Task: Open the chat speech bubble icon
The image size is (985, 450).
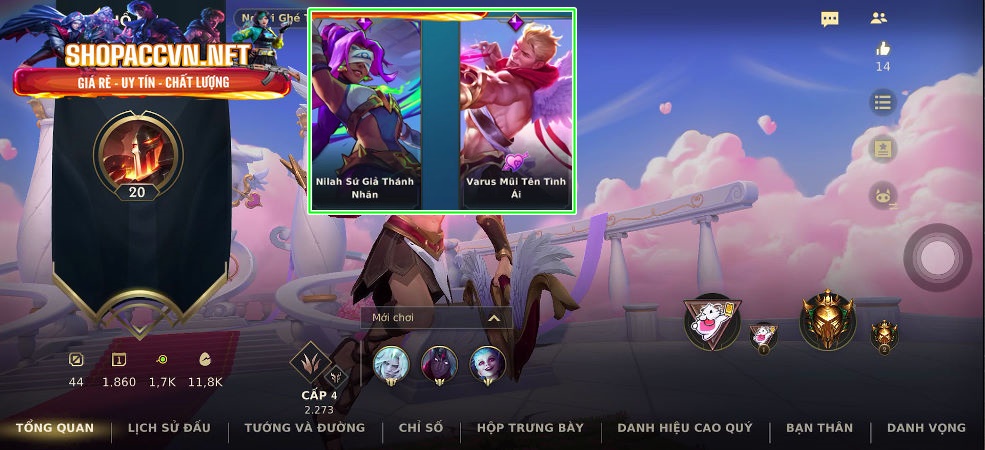Action: click(x=830, y=19)
